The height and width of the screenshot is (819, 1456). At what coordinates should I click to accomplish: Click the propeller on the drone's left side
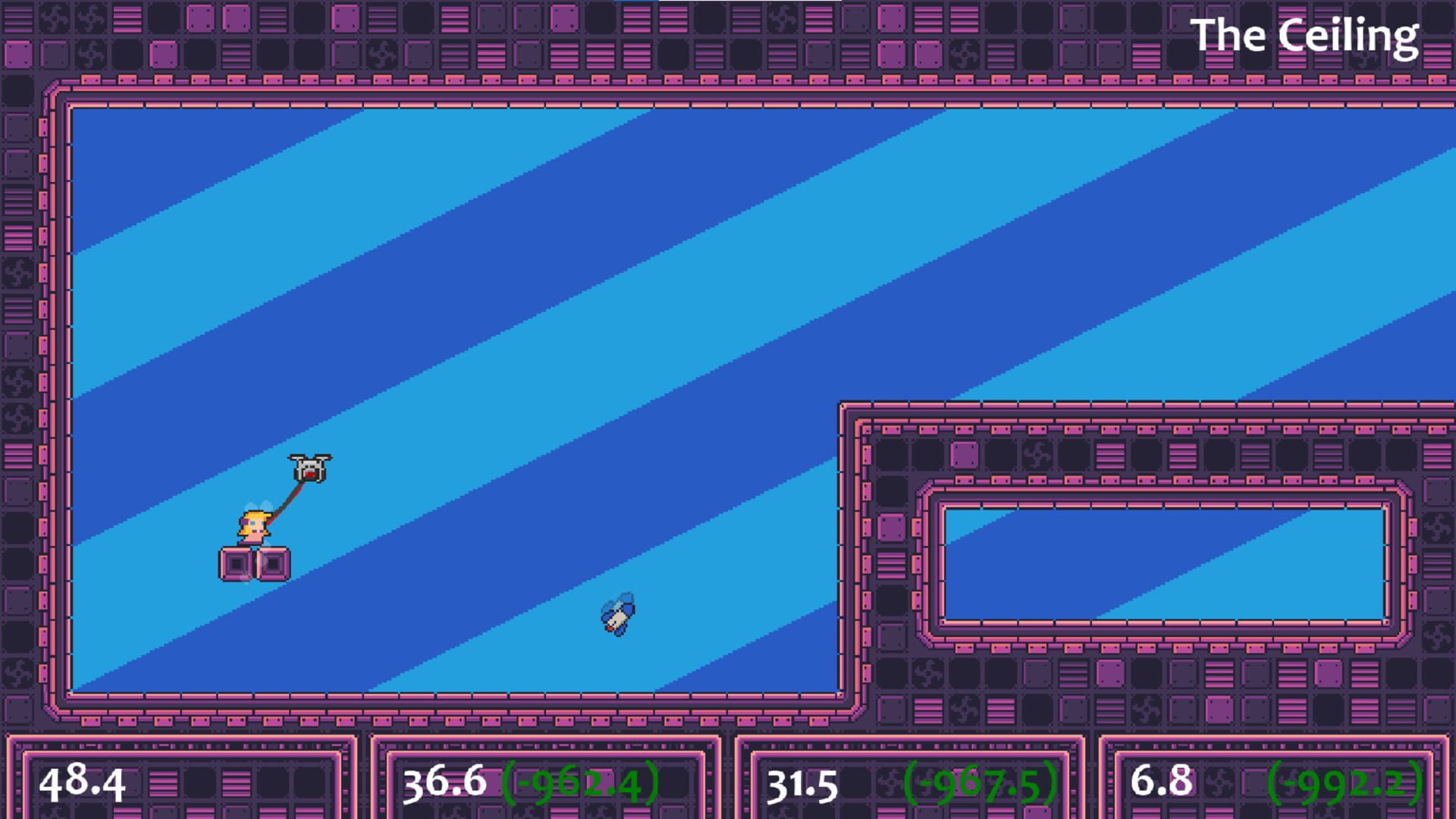click(297, 456)
